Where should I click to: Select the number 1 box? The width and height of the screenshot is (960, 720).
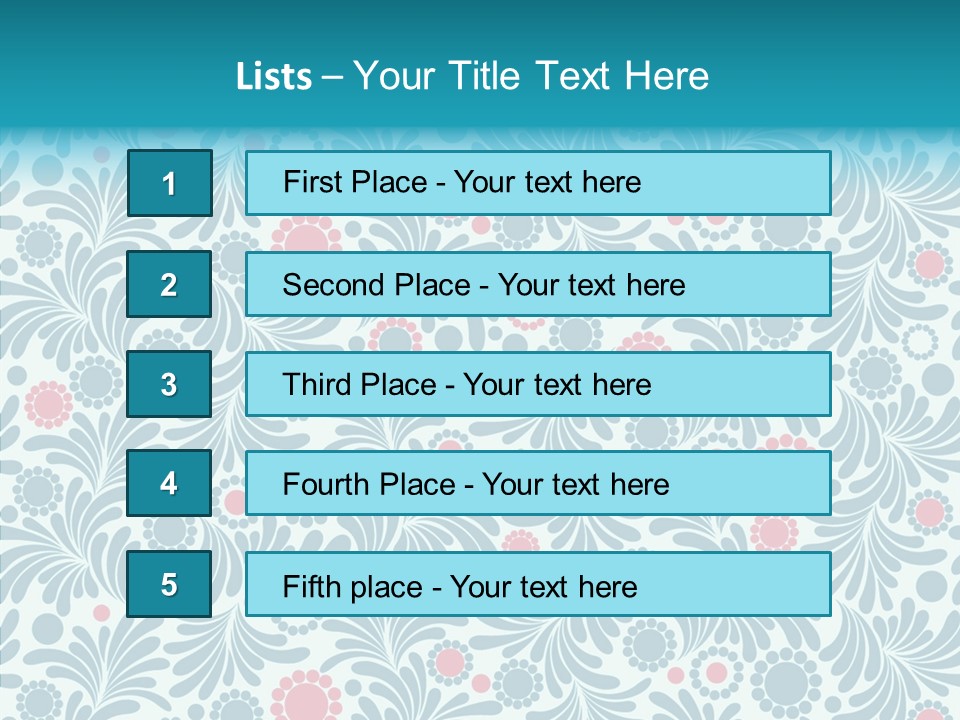pos(169,183)
